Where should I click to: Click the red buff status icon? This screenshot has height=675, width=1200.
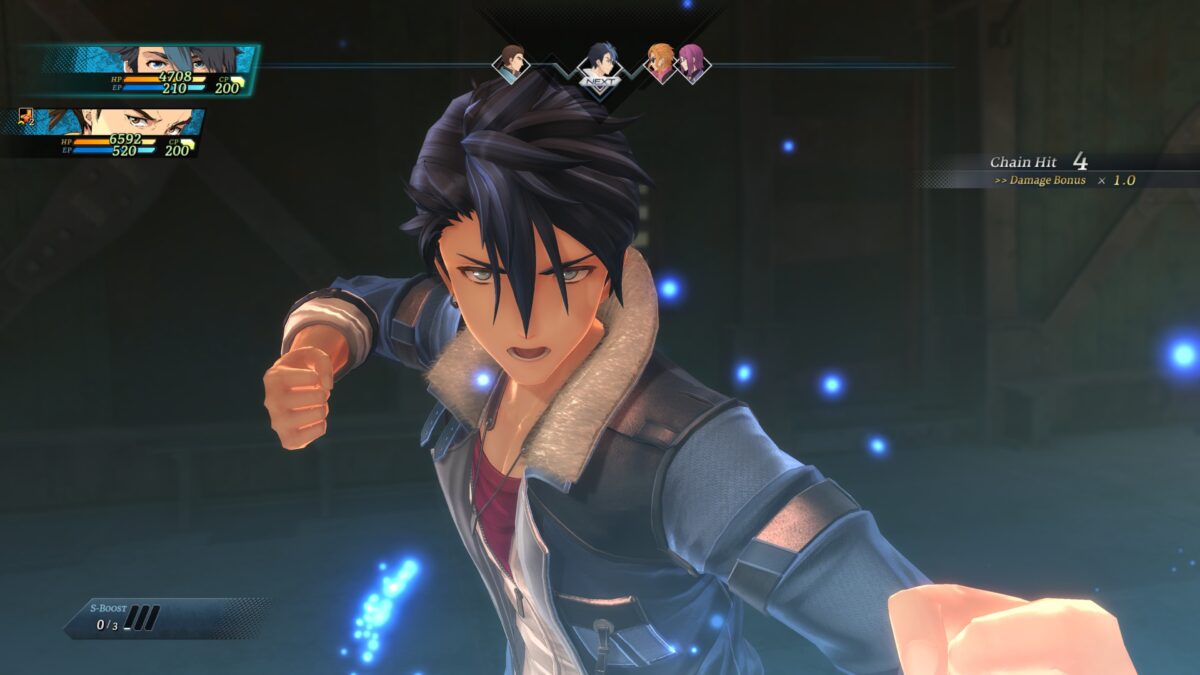tap(27, 118)
